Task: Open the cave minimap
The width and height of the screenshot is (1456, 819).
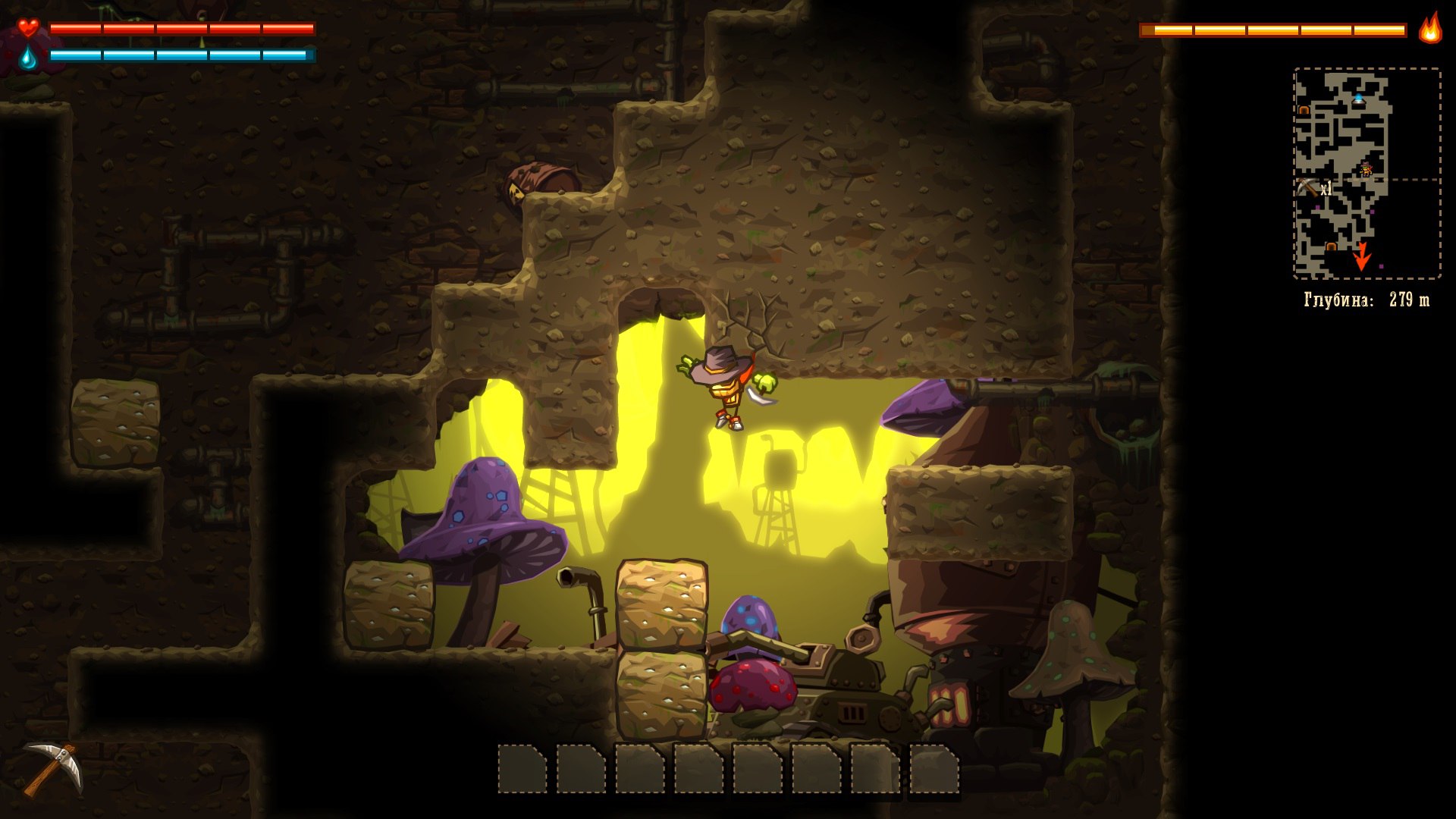Action: click(x=1366, y=173)
